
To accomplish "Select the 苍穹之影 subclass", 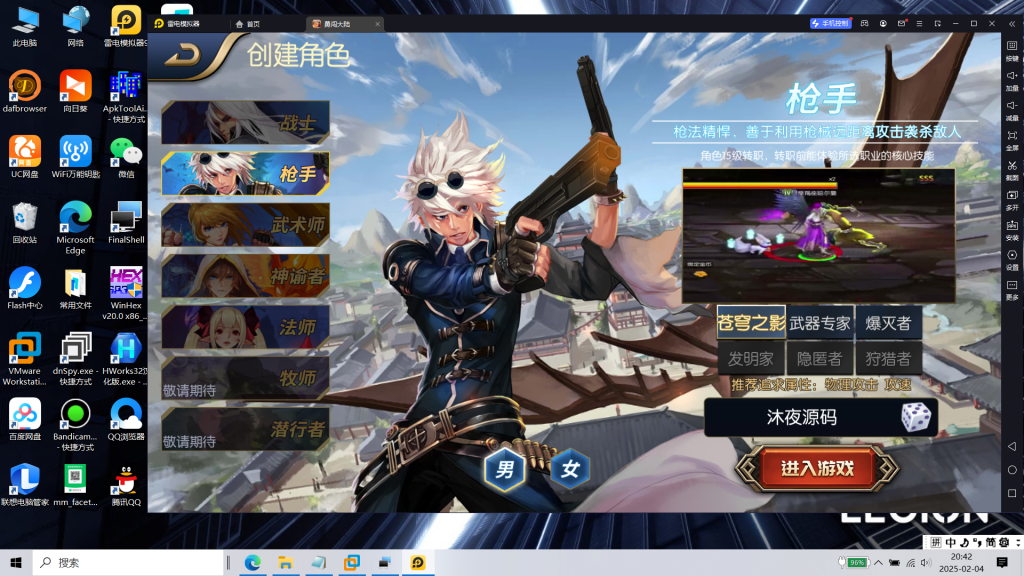I will (751, 323).
